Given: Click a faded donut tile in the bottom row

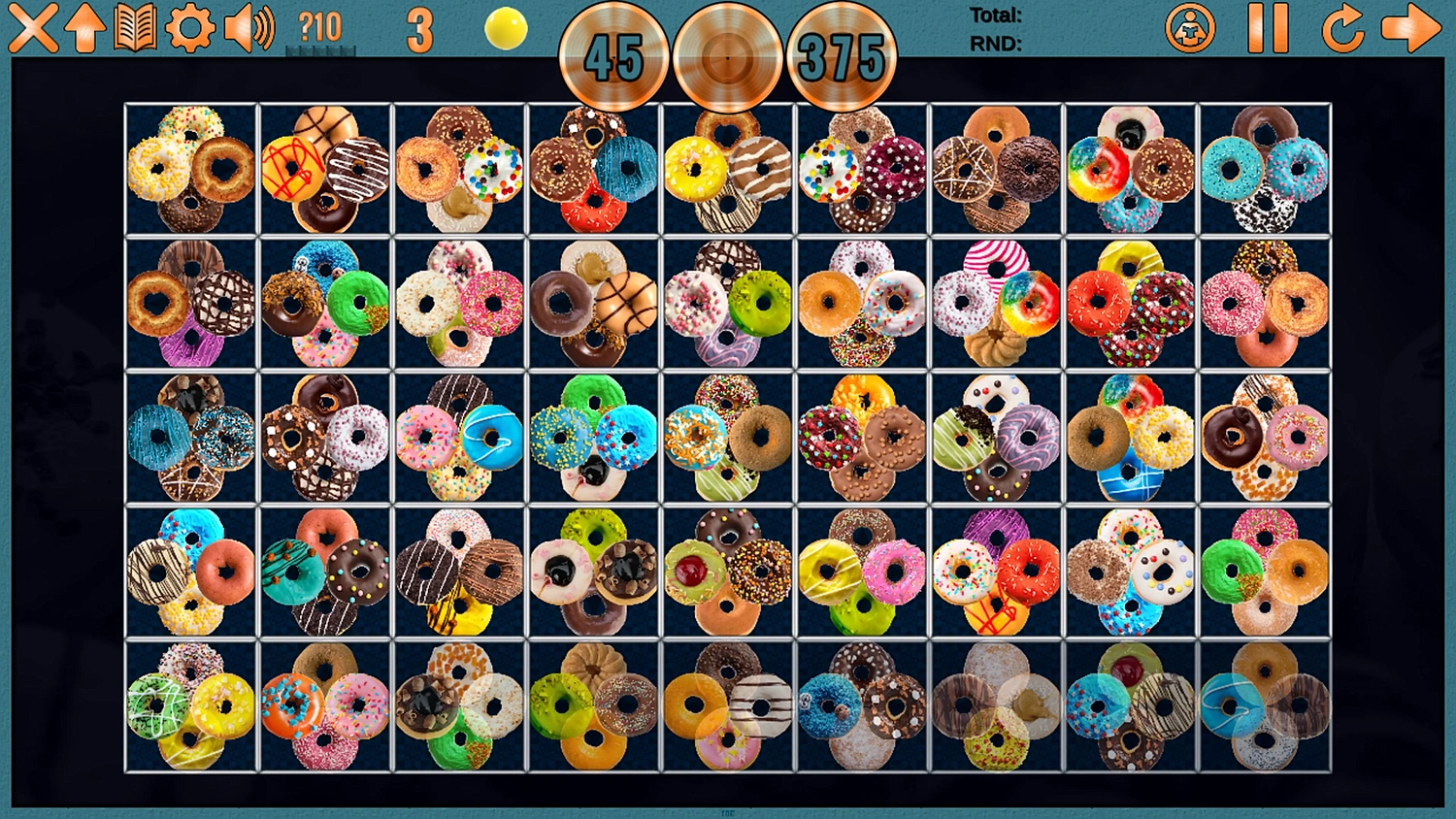Looking at the screenshot, I should coord(1000,708).
